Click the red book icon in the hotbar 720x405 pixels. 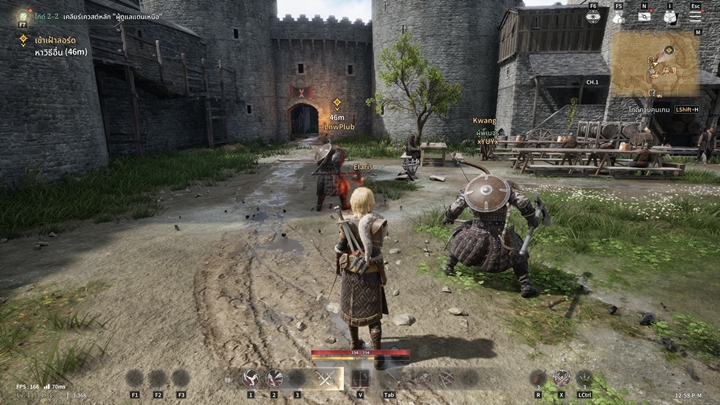click(x=360, y=378)
